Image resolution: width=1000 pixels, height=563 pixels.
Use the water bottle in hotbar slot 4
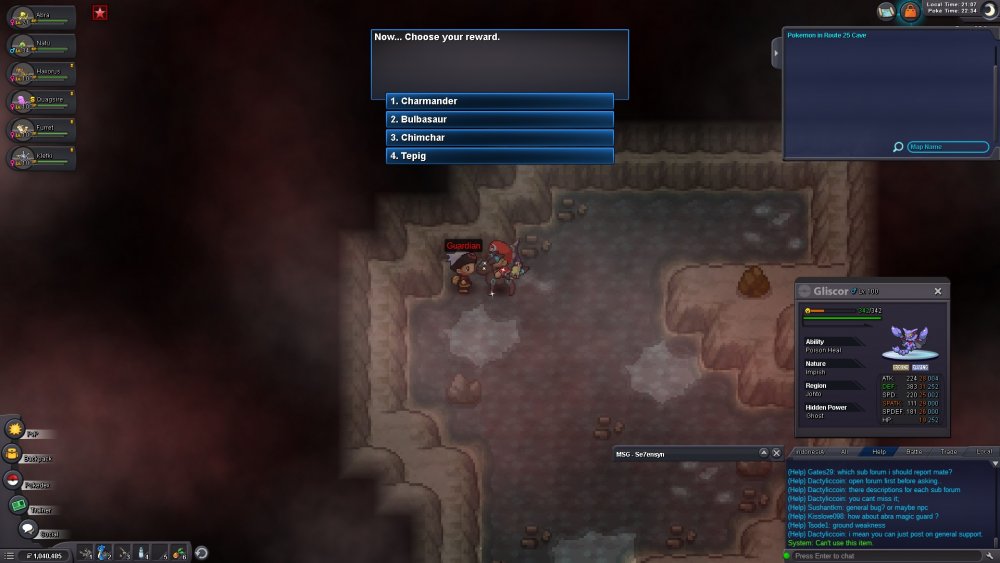141,552
